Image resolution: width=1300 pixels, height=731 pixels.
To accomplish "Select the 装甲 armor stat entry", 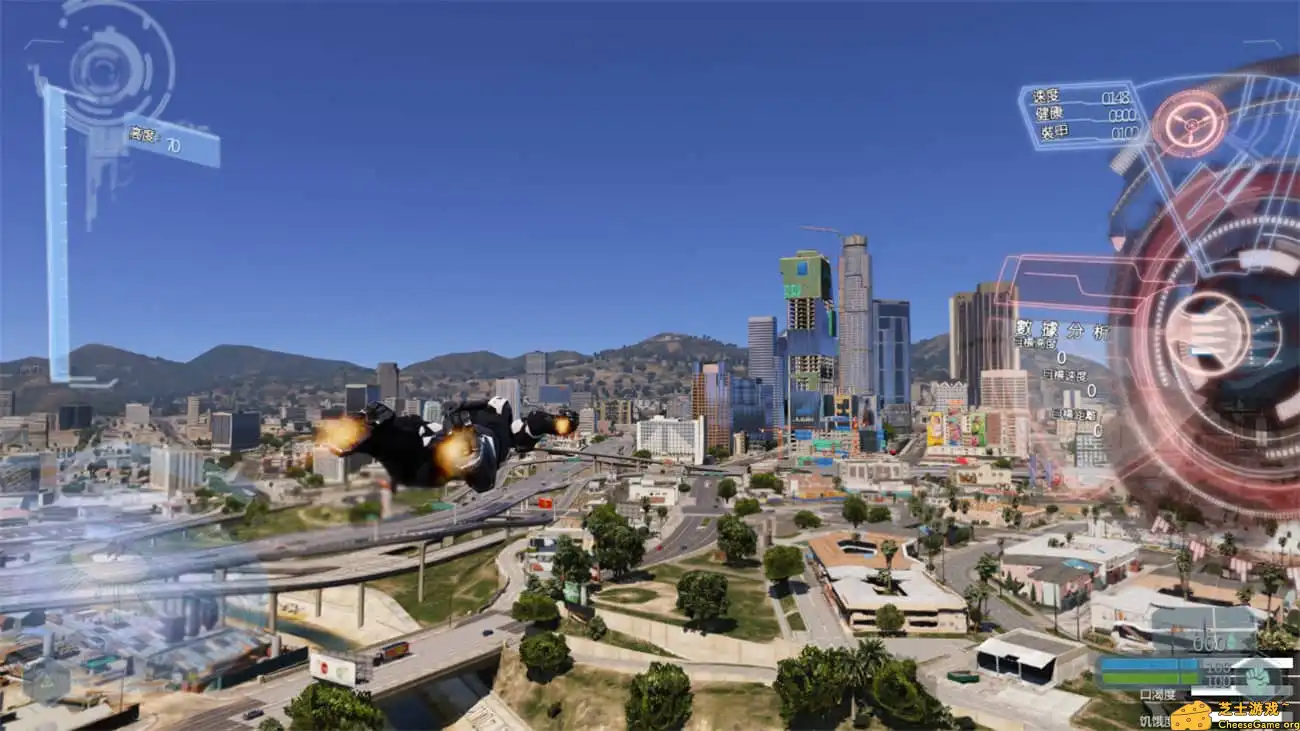I will point(1056,132).
